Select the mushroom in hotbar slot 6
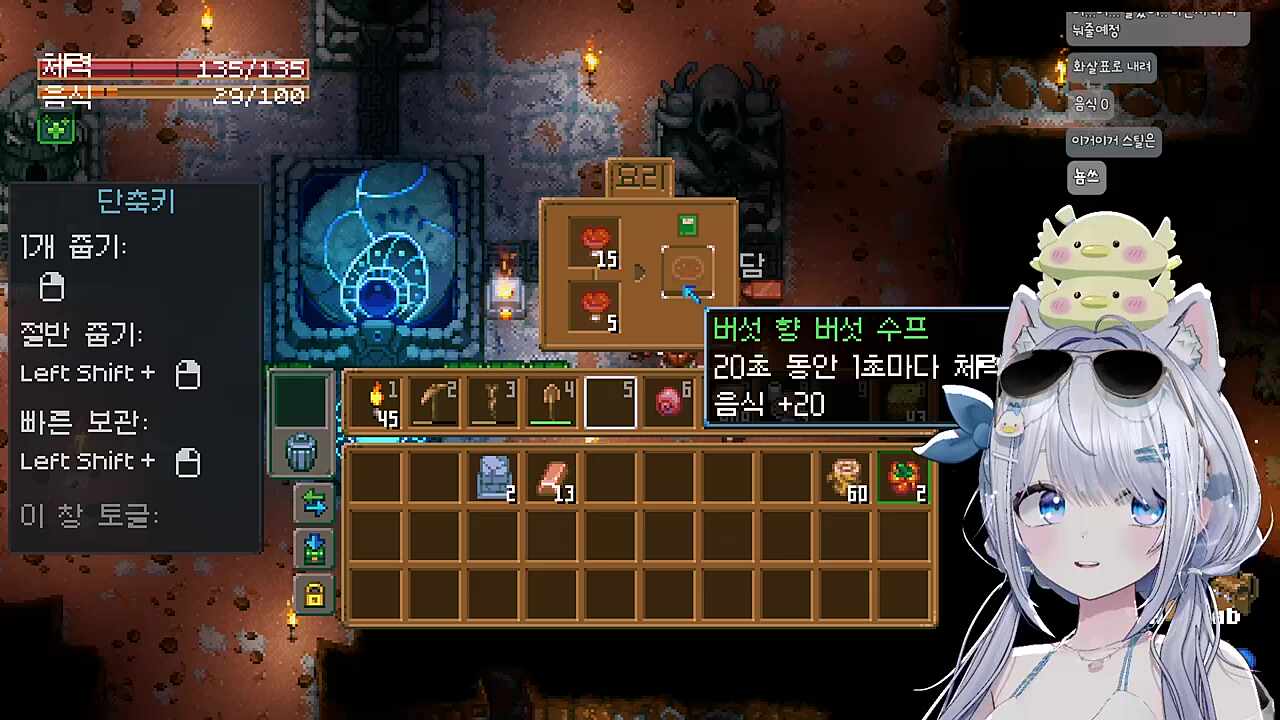This screenshot has height=720, width=1280. (670, 400)
